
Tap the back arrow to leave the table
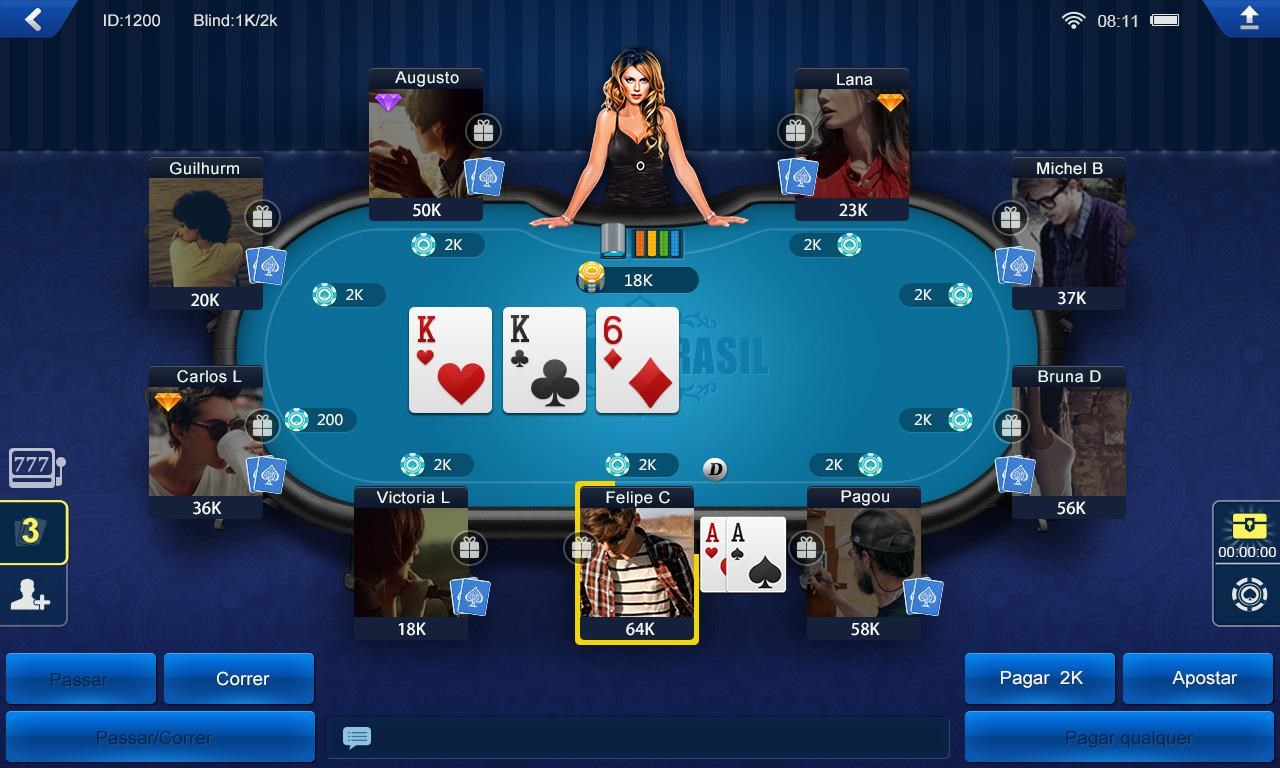tap(32, 19)
